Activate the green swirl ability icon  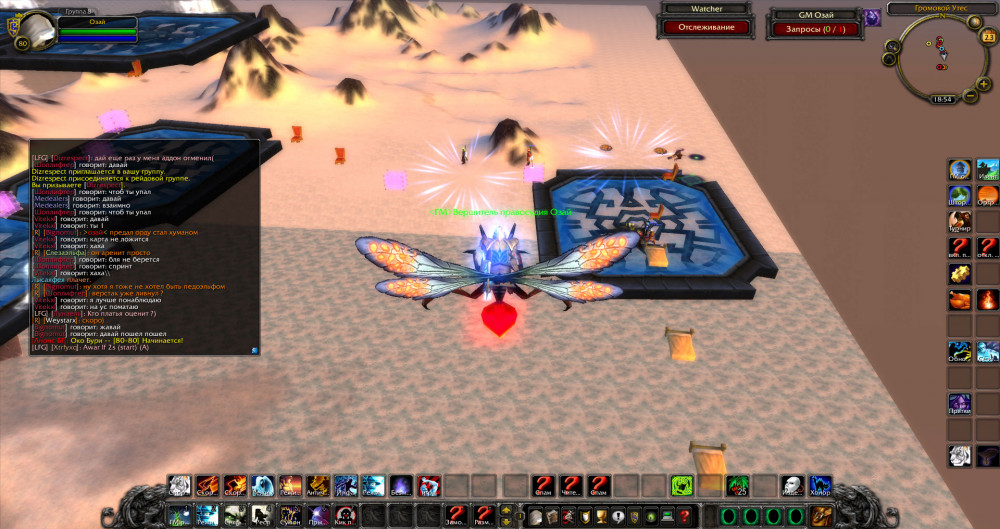[x=683, y=486]
